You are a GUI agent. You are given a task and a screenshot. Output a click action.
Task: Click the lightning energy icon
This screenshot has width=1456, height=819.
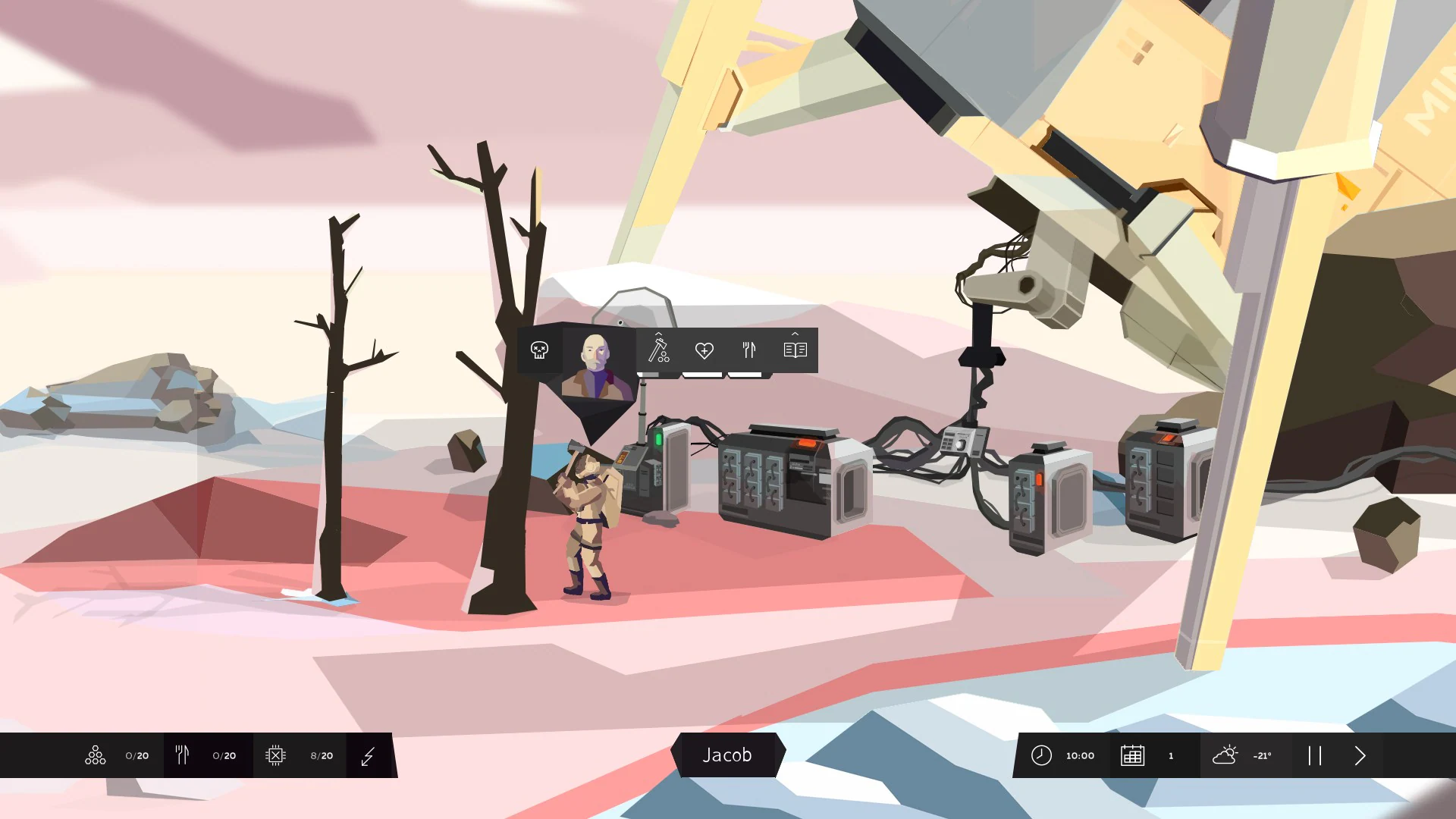point(368,755)
